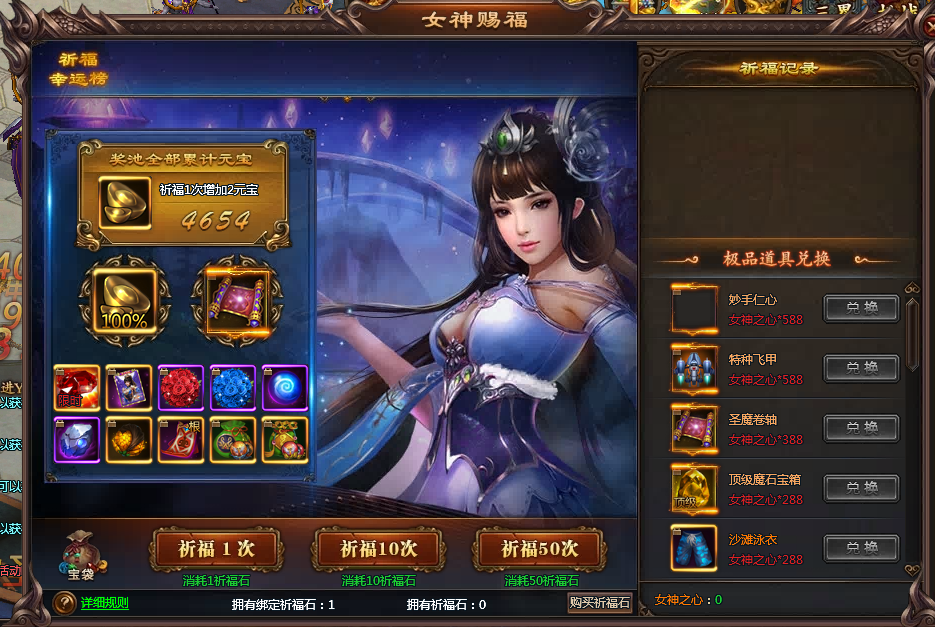This screenshot has width=935, height=627.
Task: Exchange for 沙滩泳衣 swimsuit
Action: click(861, 548)
